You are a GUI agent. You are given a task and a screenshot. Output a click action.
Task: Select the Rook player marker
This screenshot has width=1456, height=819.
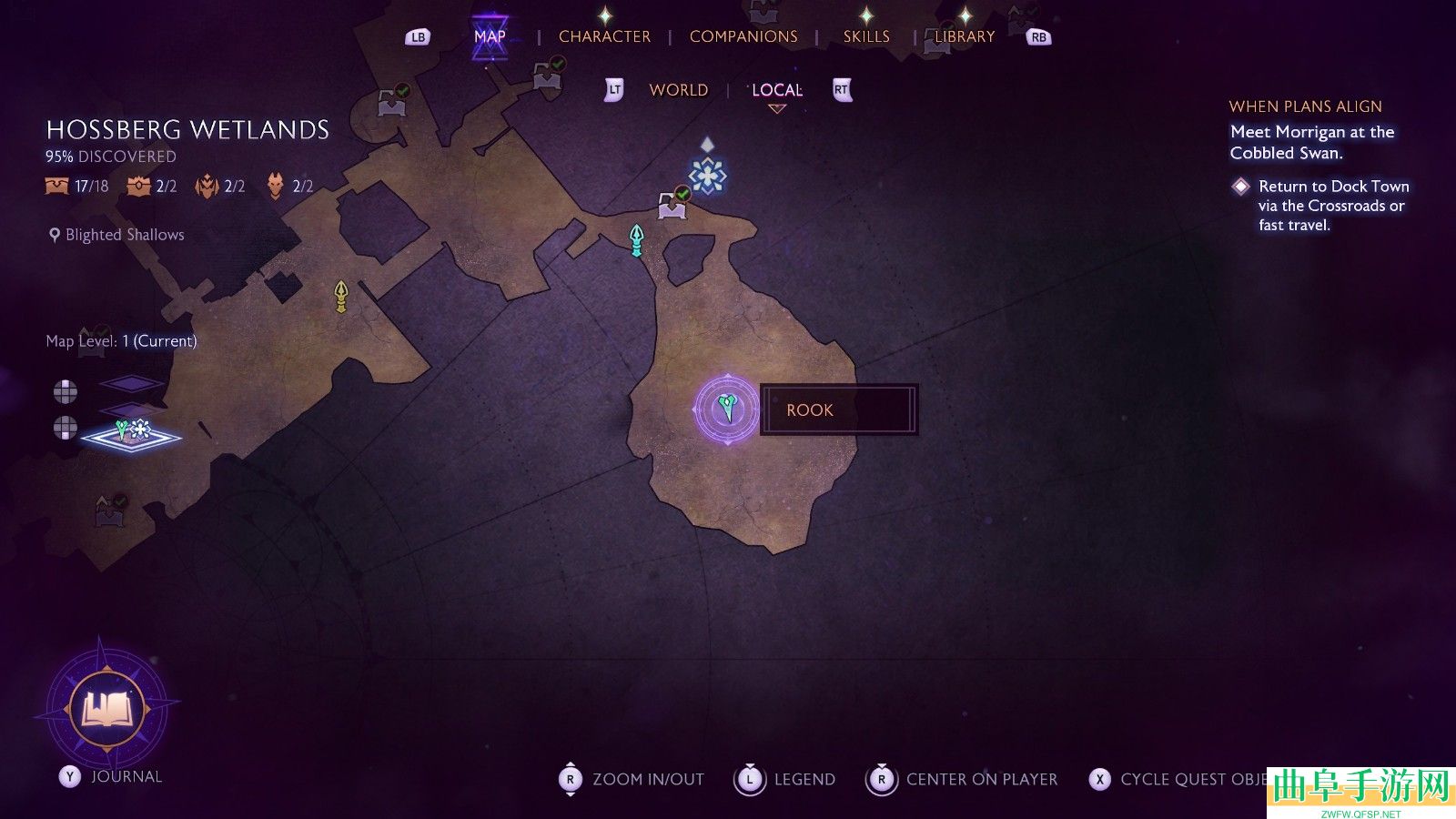[726, 409]
